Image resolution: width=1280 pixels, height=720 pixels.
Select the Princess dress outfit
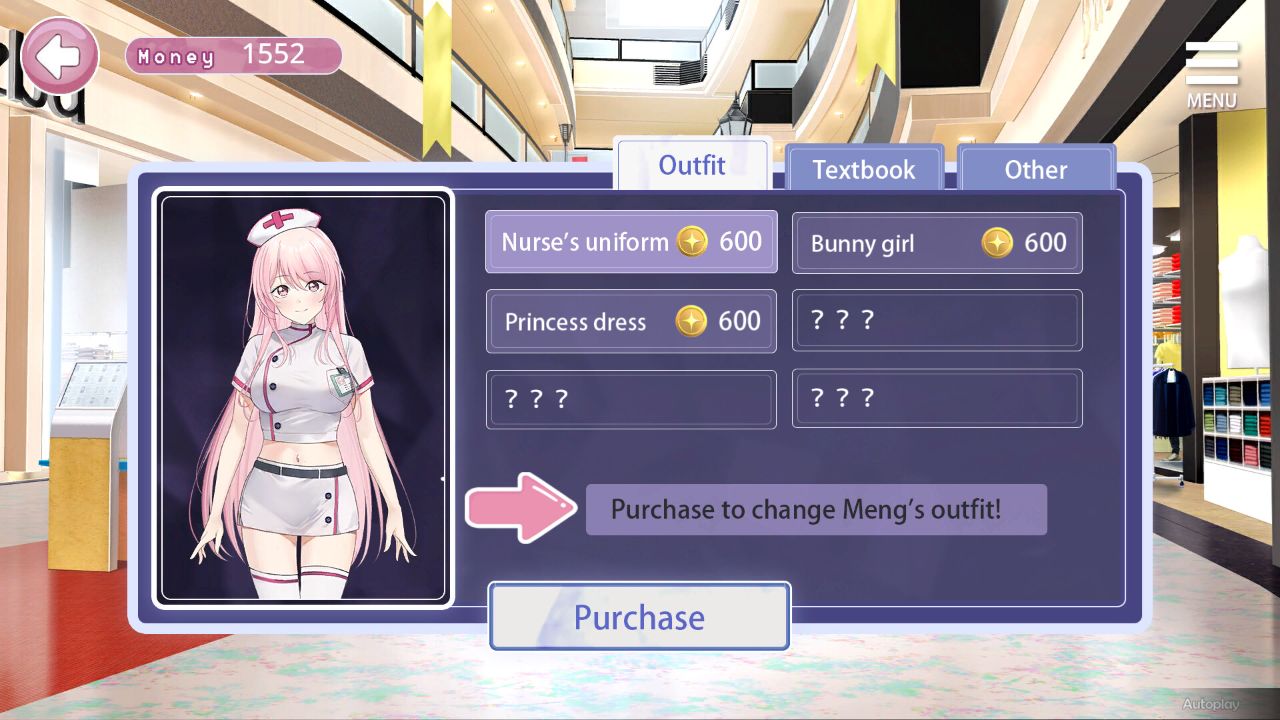[631, 320]
